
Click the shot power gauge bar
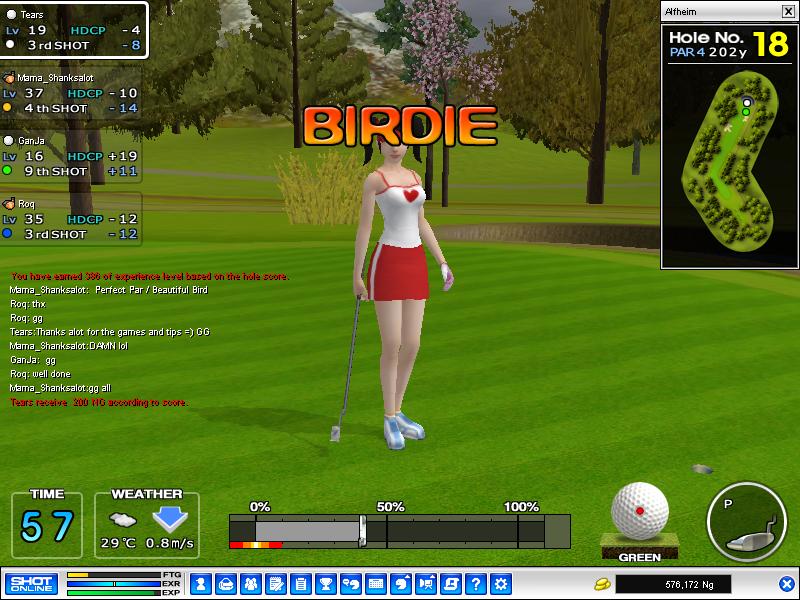pos(399,530)
